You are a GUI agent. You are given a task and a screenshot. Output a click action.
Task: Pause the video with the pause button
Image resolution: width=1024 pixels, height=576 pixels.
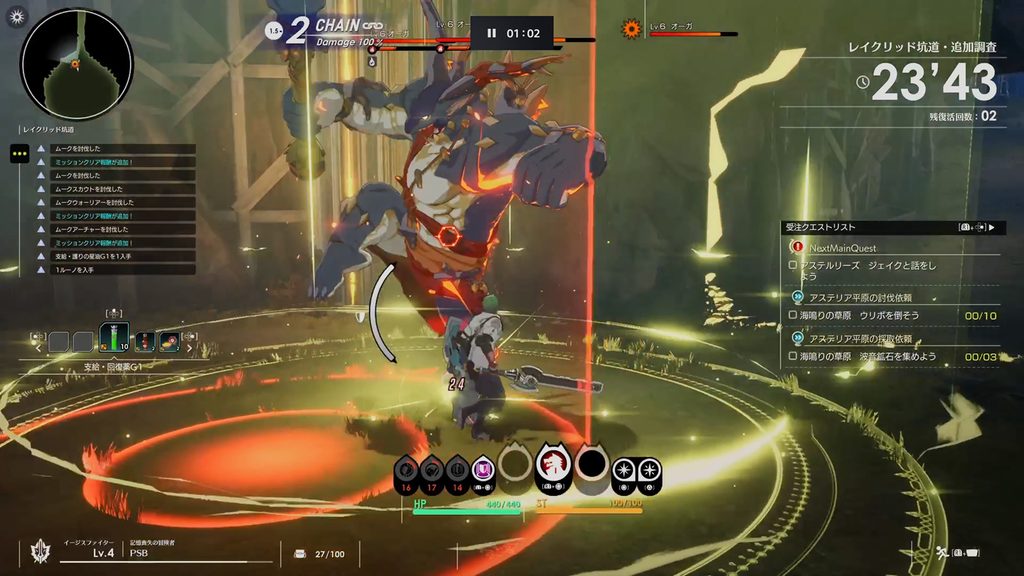(x=491, y=33)
